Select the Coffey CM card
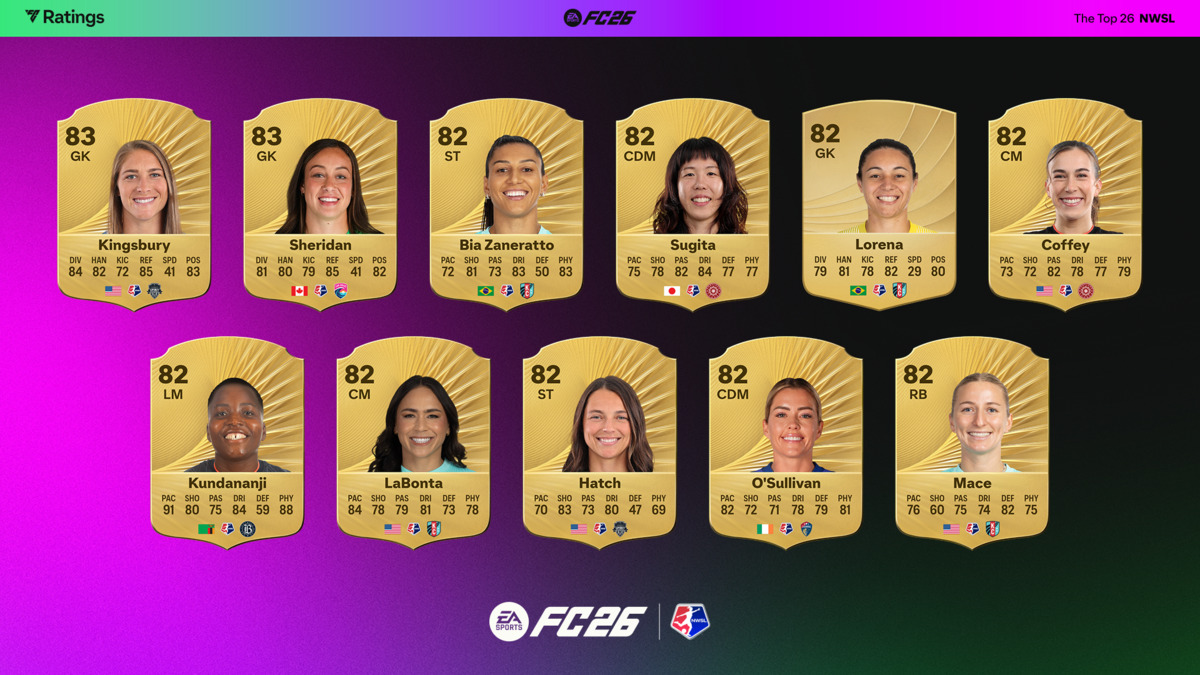 (1065, 200)
